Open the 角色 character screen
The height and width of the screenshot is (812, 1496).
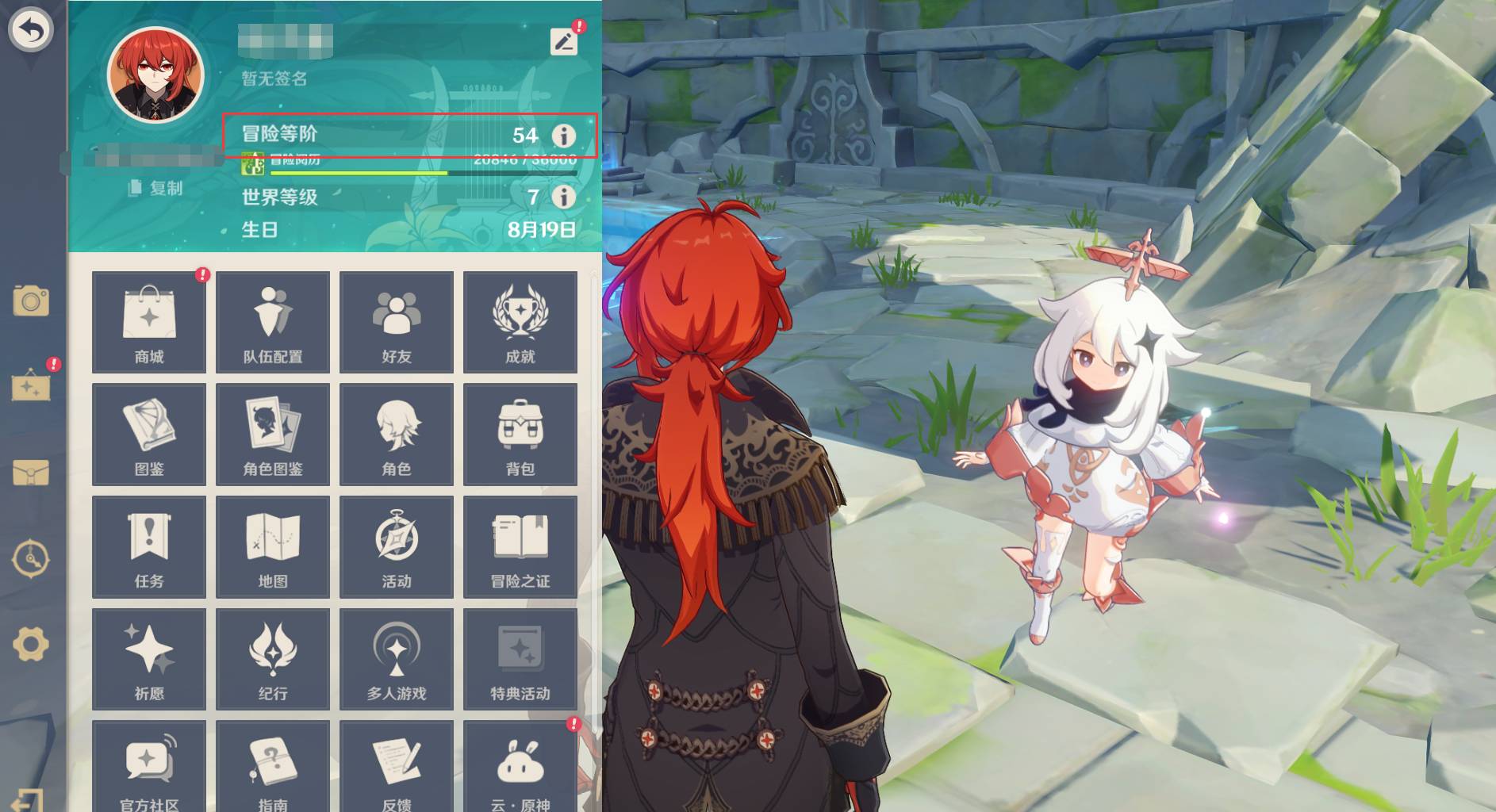click(x=397, y=435)
